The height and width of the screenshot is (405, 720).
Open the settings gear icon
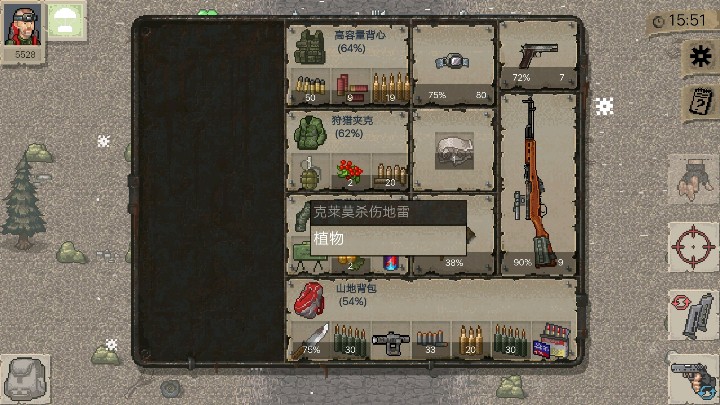697,58
